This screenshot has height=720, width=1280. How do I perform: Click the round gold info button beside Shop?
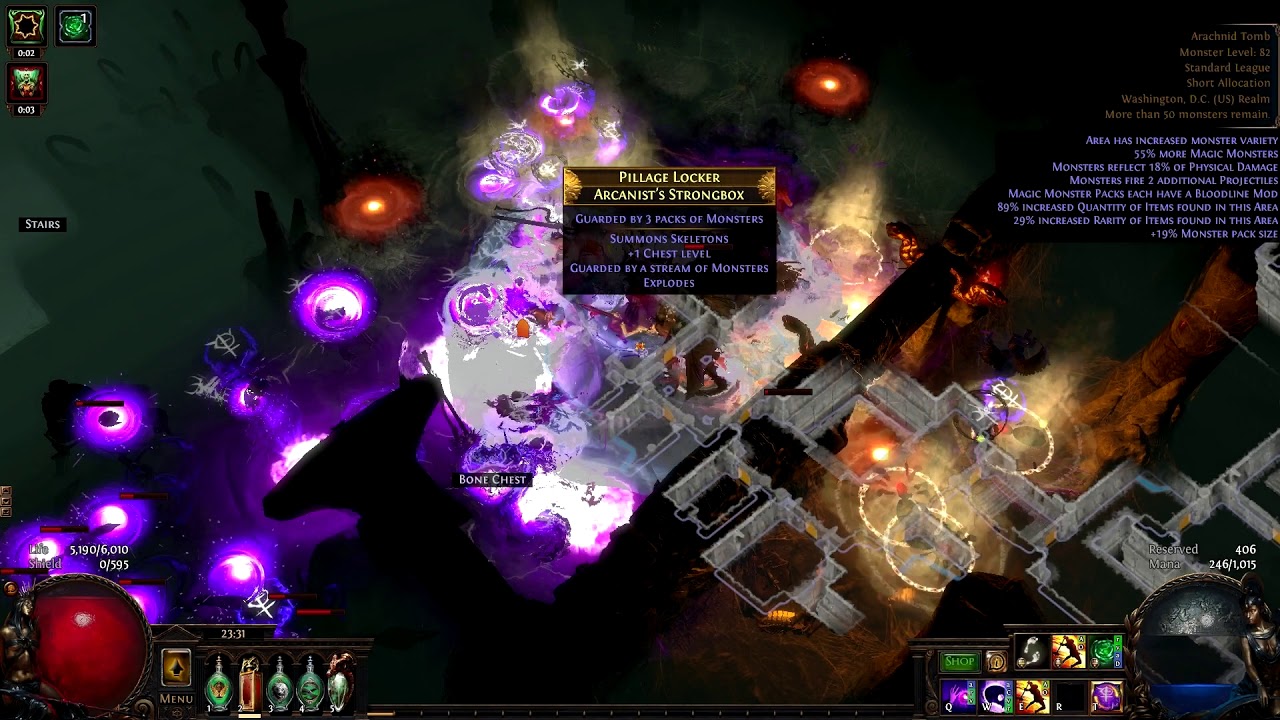pos(996,661)
